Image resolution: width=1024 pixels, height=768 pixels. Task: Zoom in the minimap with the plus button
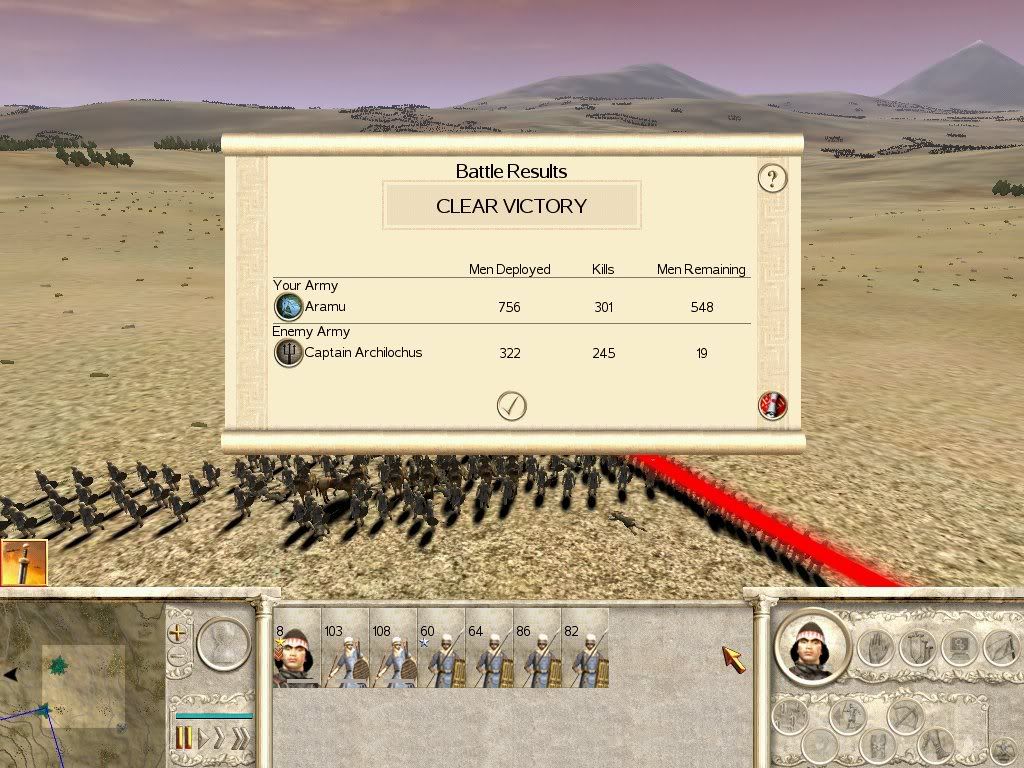point(179,632)
